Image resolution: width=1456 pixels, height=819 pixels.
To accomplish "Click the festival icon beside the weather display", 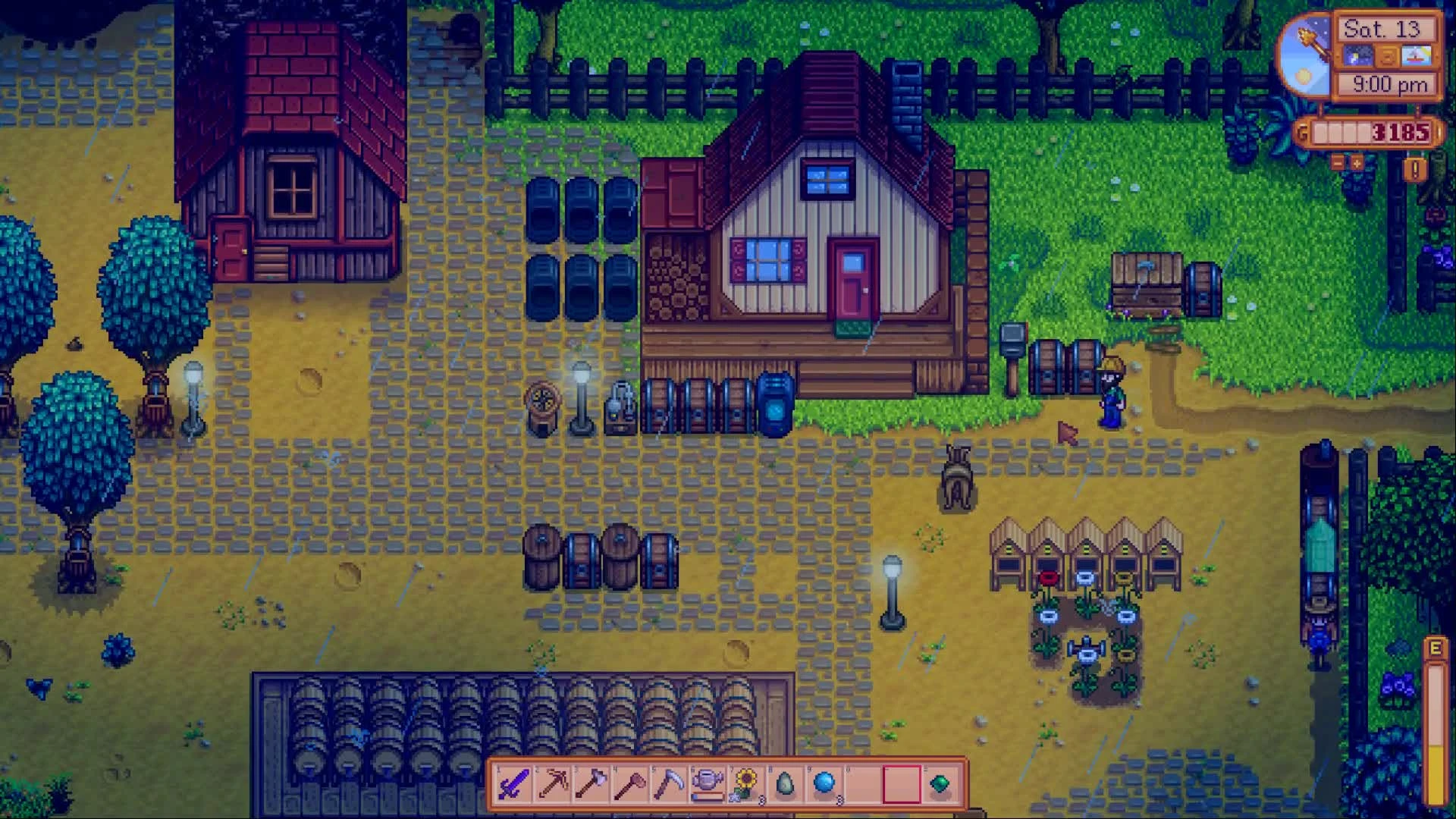I will [1416, 55].
